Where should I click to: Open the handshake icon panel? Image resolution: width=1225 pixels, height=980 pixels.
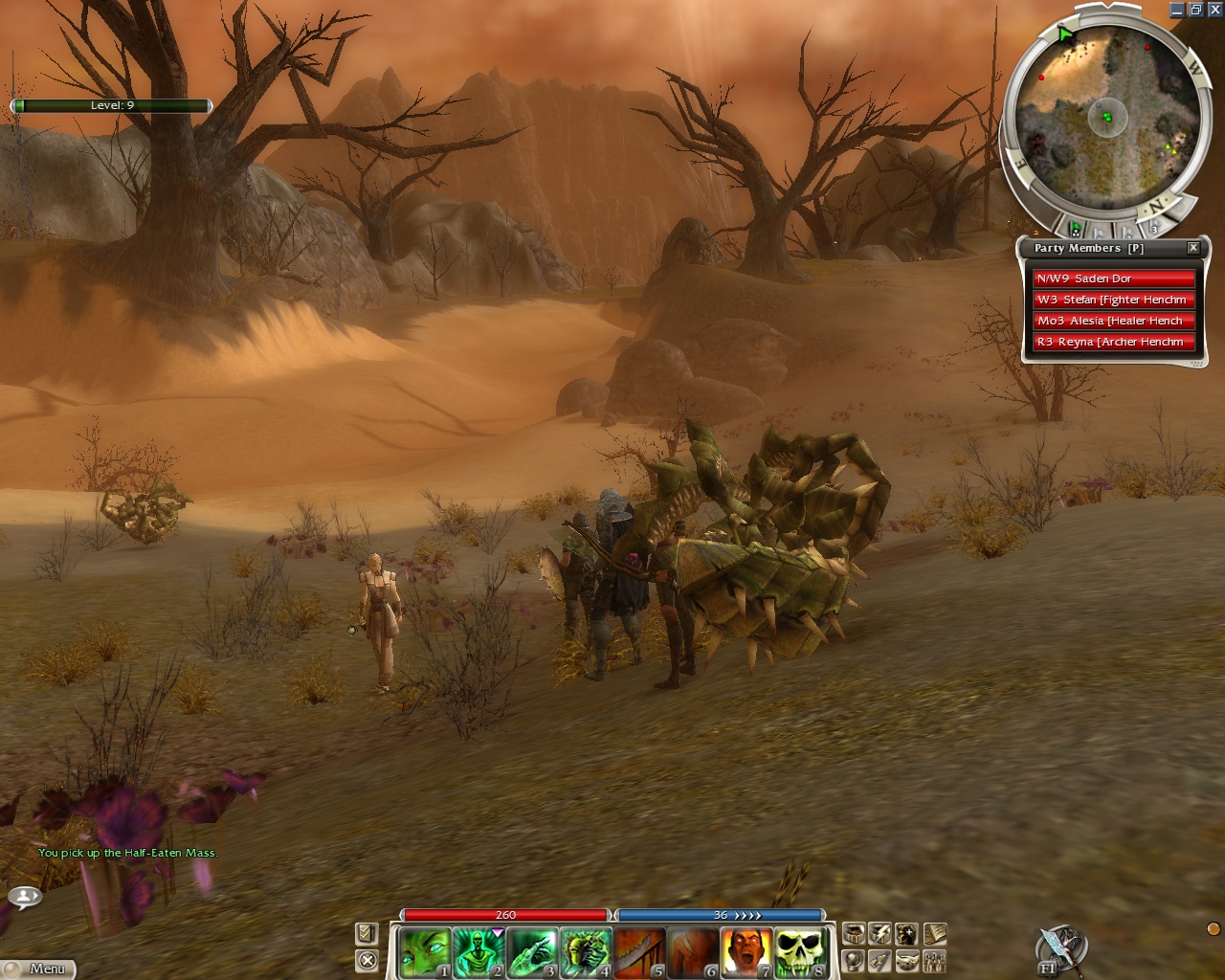(907, 960)
